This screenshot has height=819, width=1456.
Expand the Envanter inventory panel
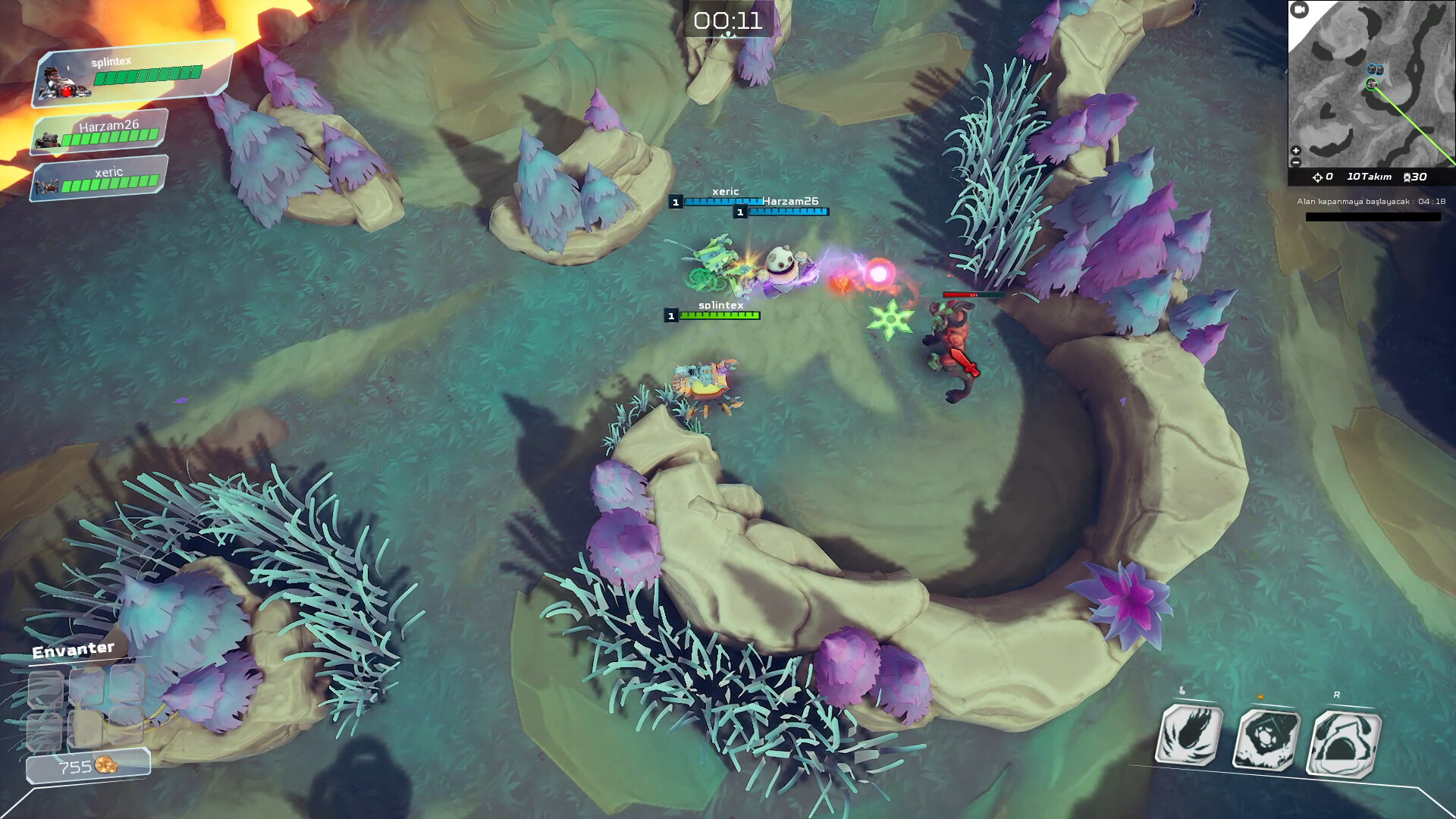tap(72, 649)
